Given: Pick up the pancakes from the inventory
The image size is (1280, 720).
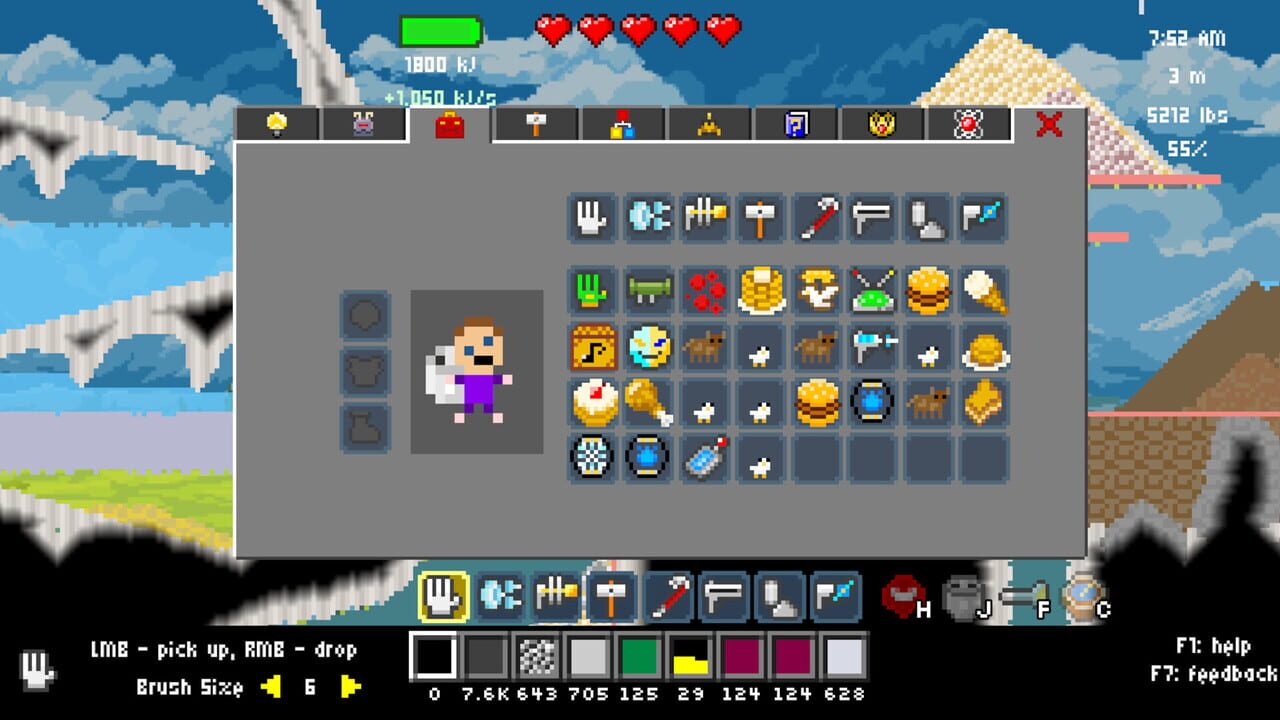Looking at the screenshot, I should click(761, 290).
